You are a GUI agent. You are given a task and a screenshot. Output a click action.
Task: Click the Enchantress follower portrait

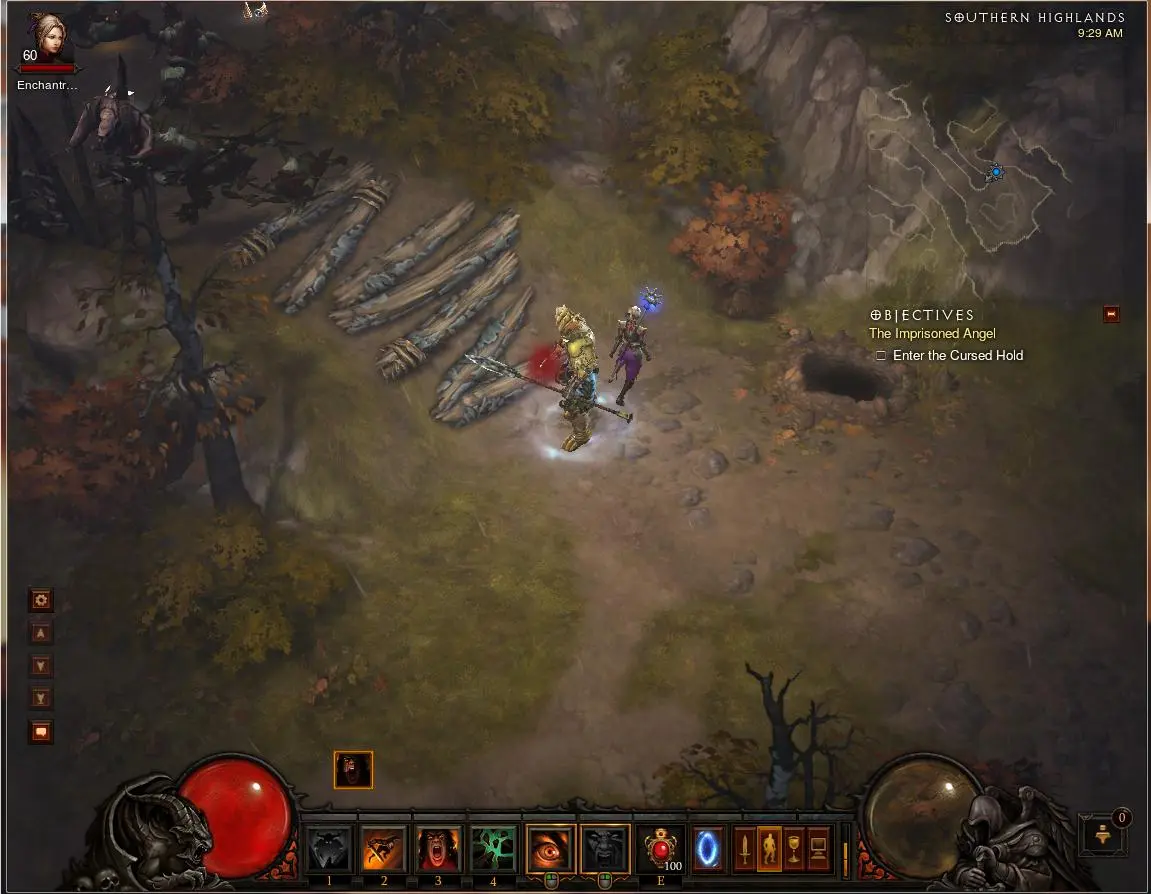pyautogui.click(x=45, y=38)
